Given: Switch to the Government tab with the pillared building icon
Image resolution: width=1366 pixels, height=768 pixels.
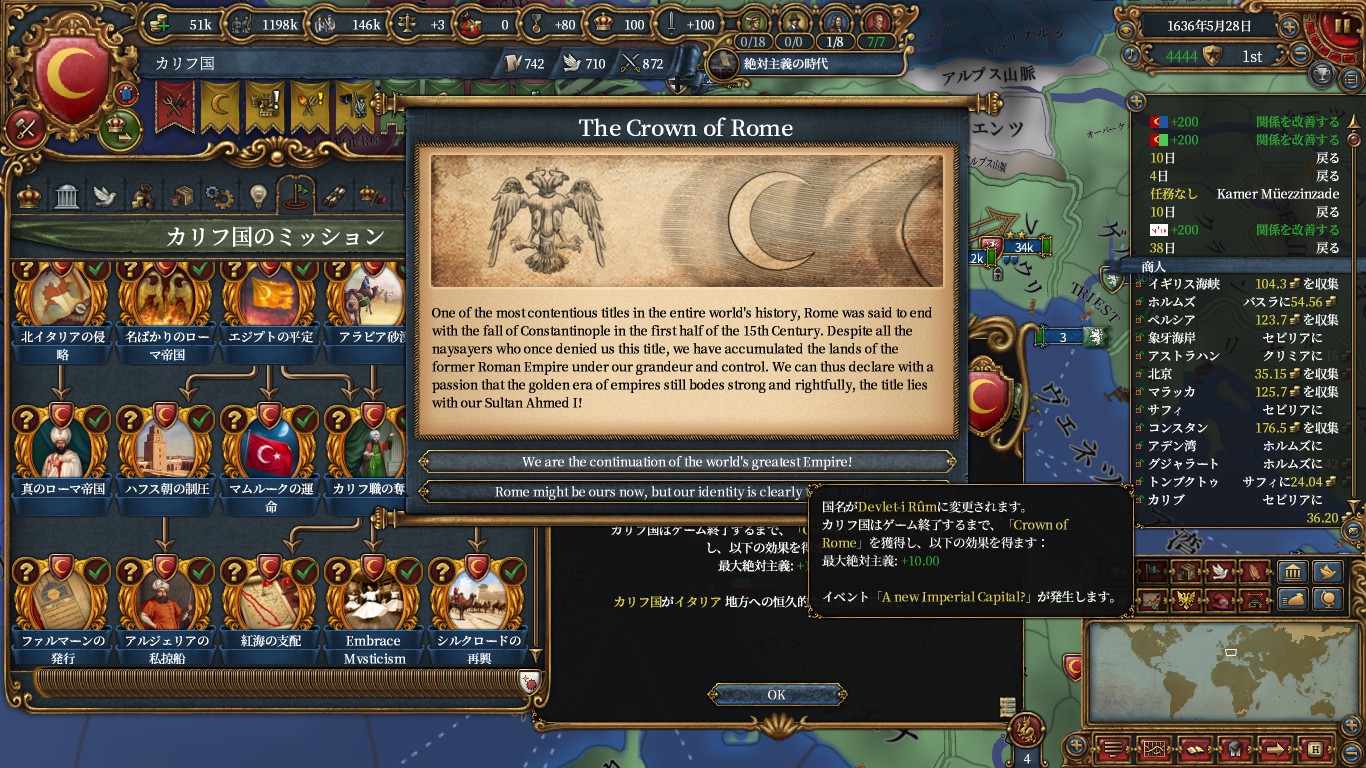Looking at the screenshot, I should coord(67,195).
